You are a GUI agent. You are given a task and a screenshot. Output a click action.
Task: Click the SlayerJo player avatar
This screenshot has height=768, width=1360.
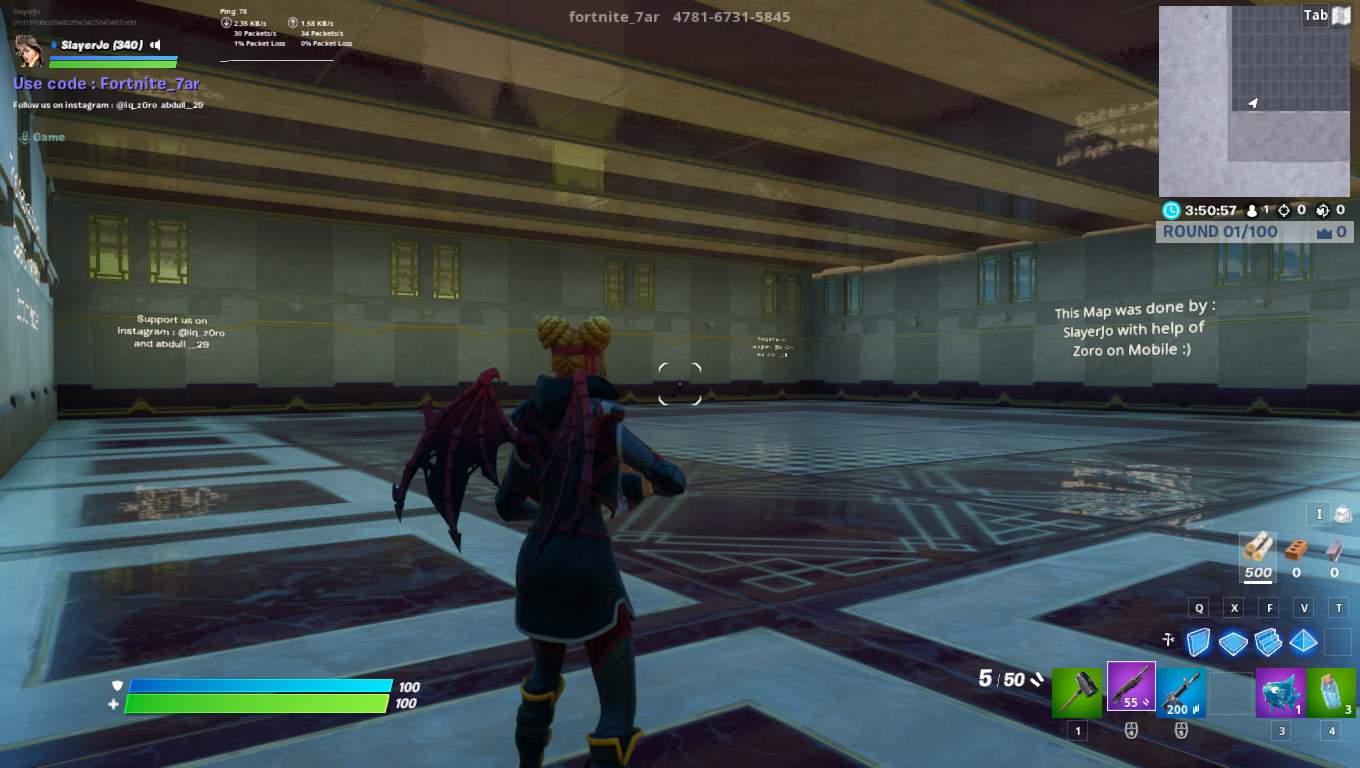(28, 51)
